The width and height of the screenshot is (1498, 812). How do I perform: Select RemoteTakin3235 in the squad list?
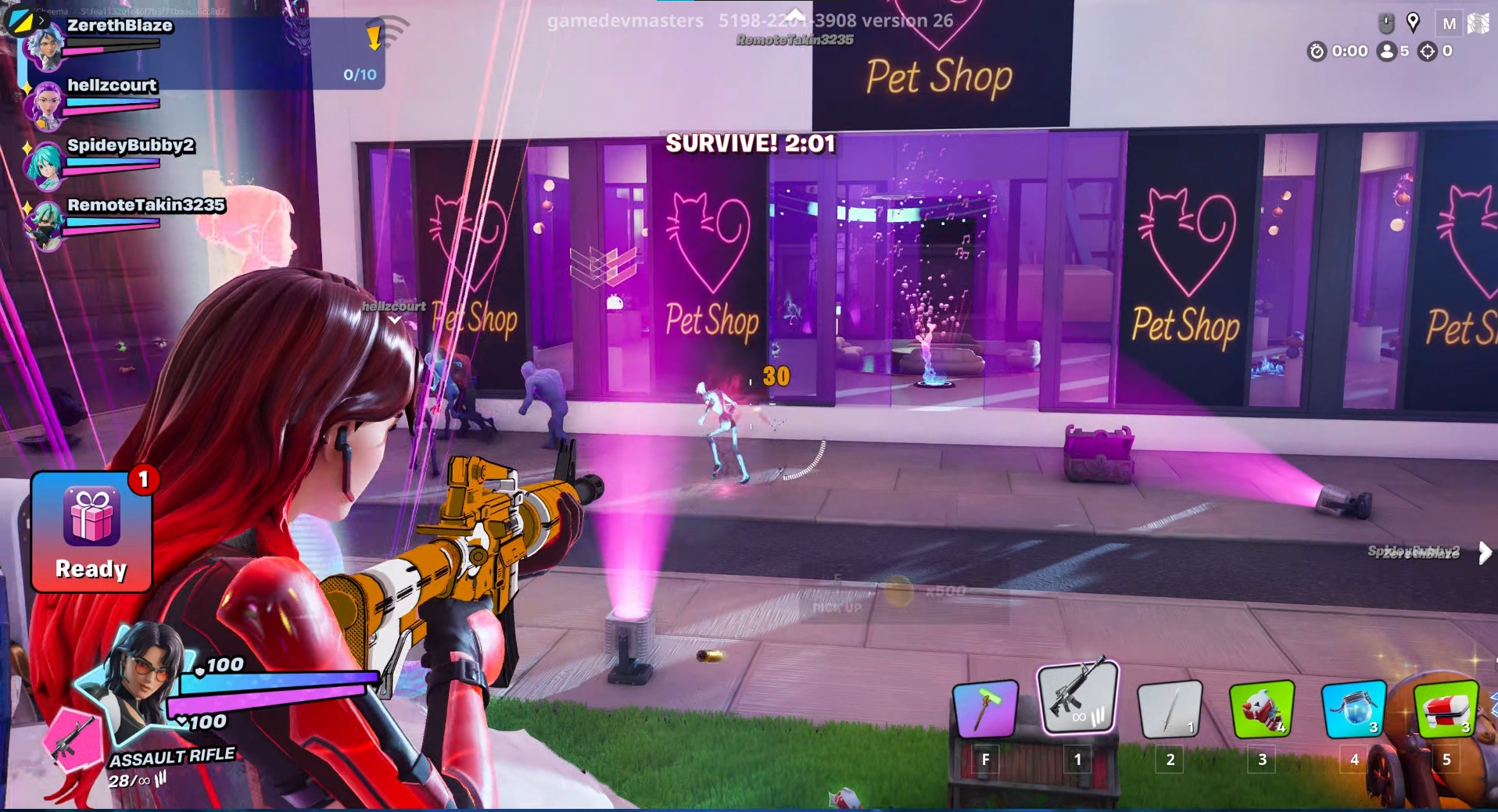click(x=145, y=205)
